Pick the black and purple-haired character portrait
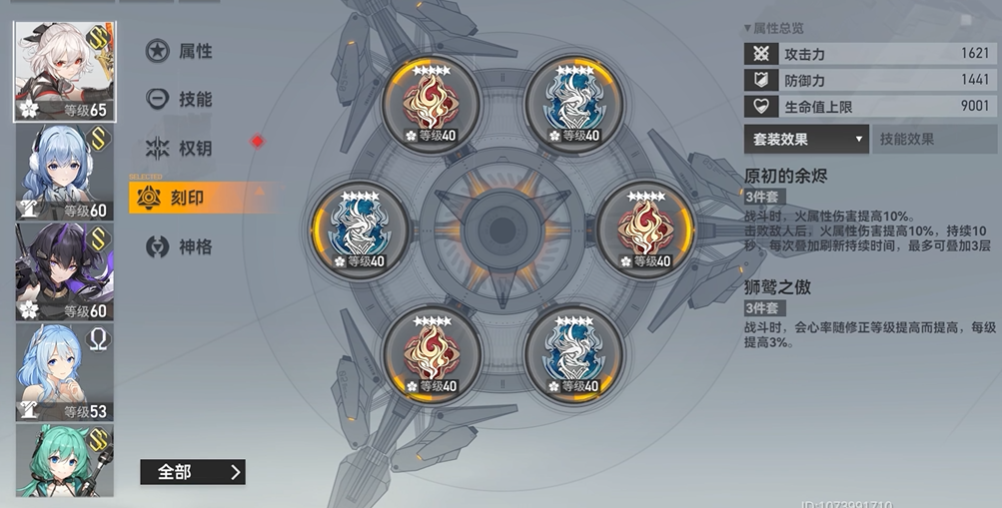The image size is (1002, 508). coord(64,271)
